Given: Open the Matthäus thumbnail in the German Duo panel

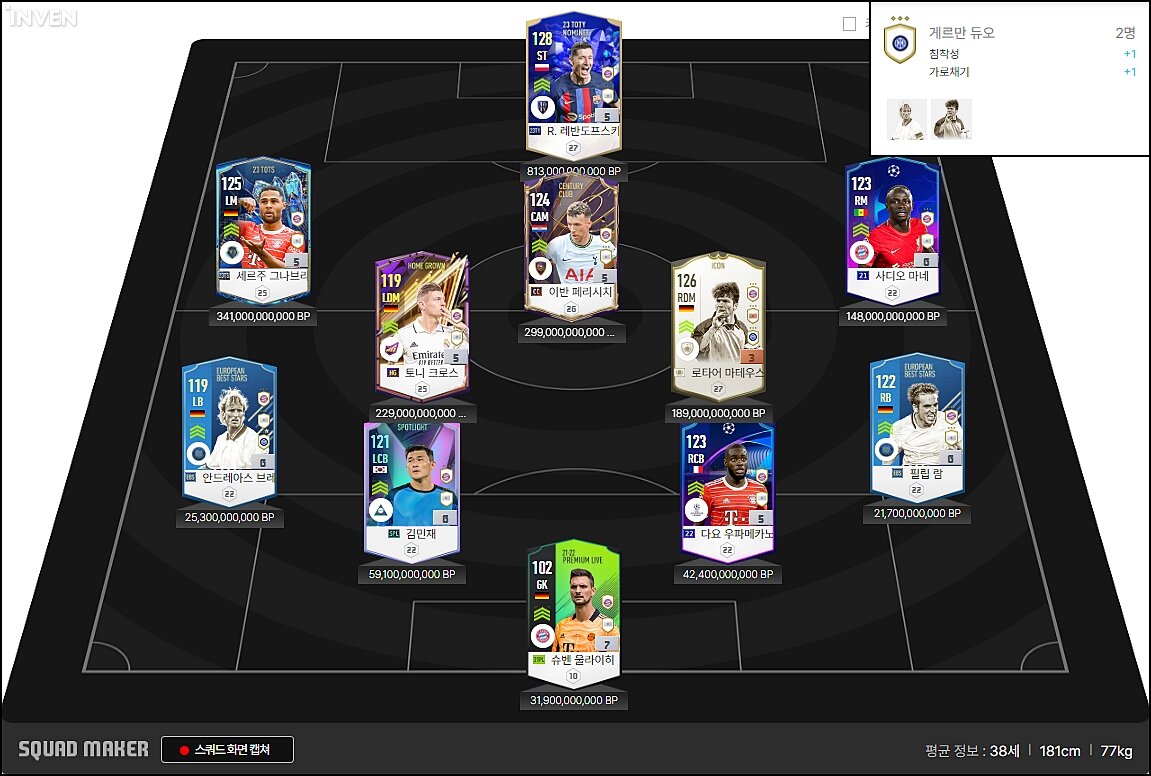Looking at the screenshot, I should [x=951, y=119].
